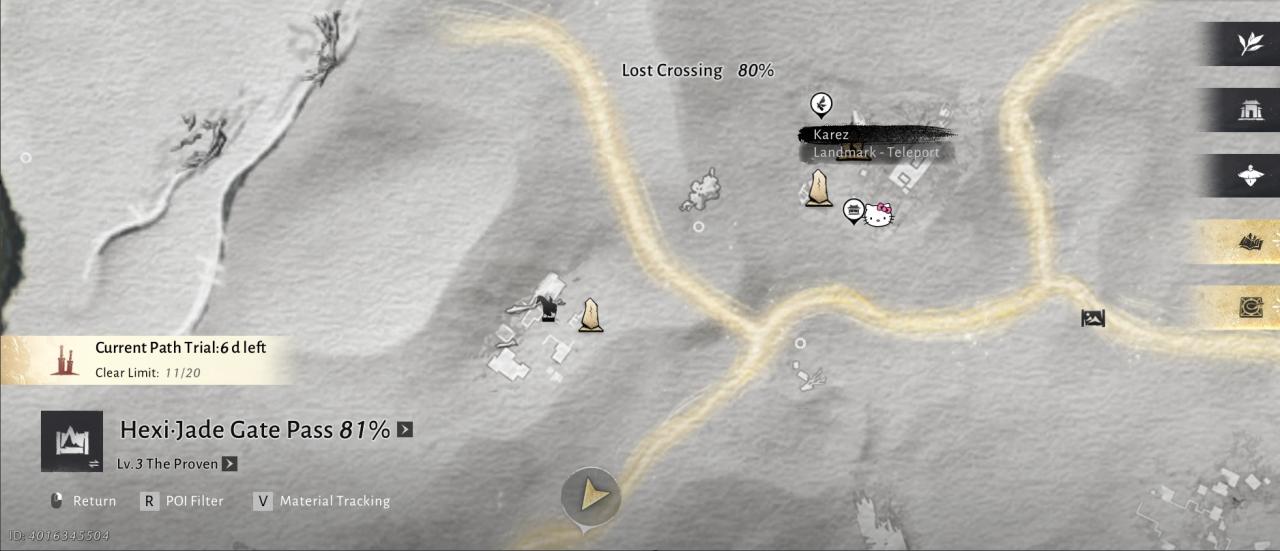The width and height of the screenshot is (1280, 551).
Task: Open the square spiral side tab
Action: tap(1250, 308)
